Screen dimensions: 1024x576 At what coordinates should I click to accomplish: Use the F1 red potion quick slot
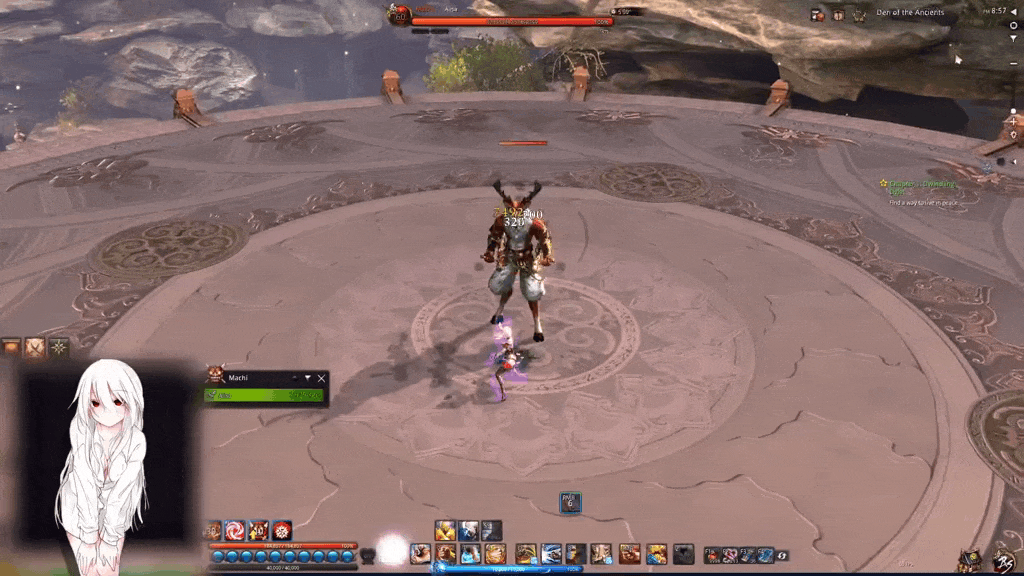point(712,555)
